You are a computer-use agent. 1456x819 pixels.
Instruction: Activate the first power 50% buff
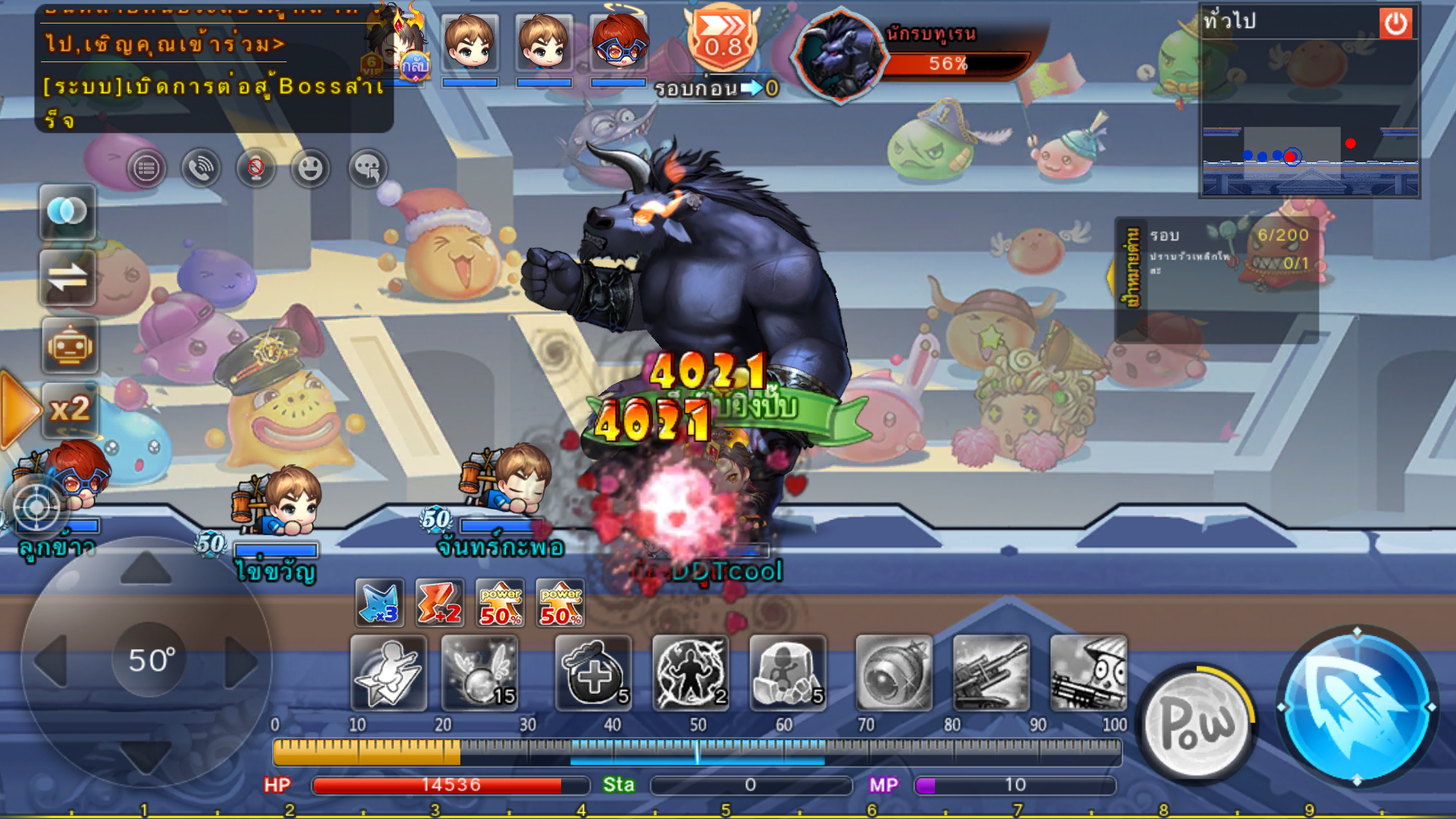500,604
